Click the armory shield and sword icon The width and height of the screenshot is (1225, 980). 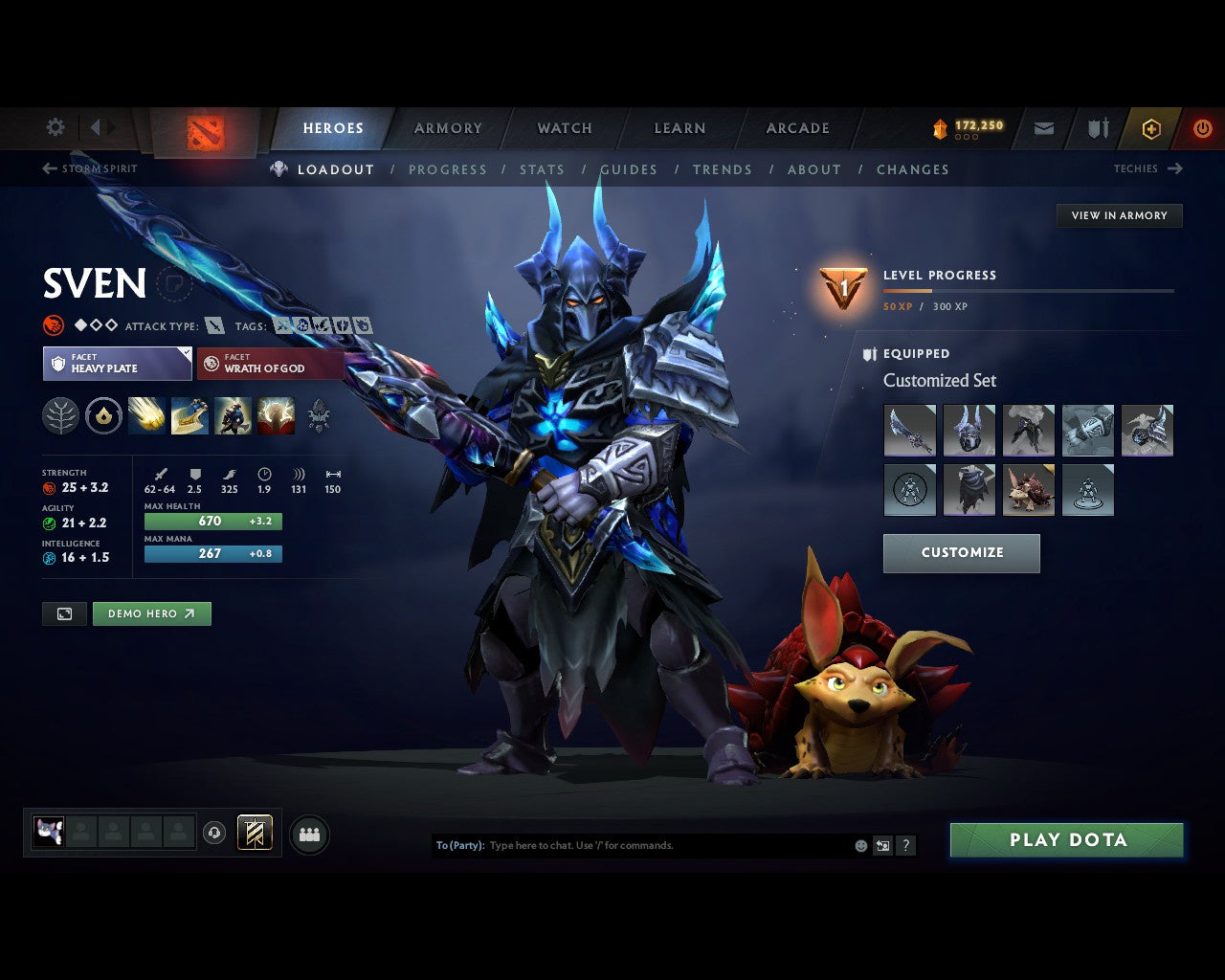tap(1097, 128)
